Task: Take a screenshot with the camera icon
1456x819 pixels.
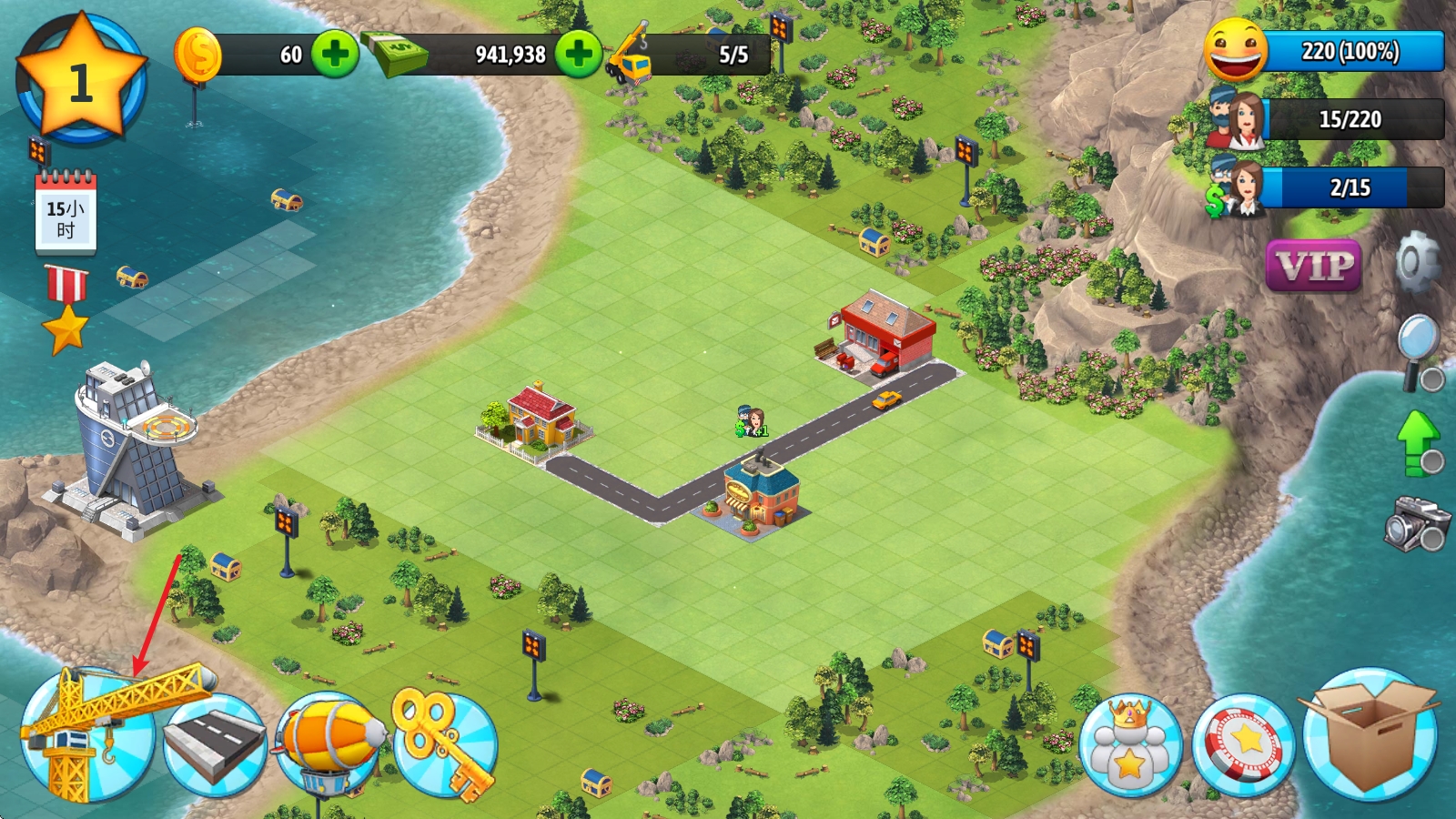Action: [x=1416, y=522]
